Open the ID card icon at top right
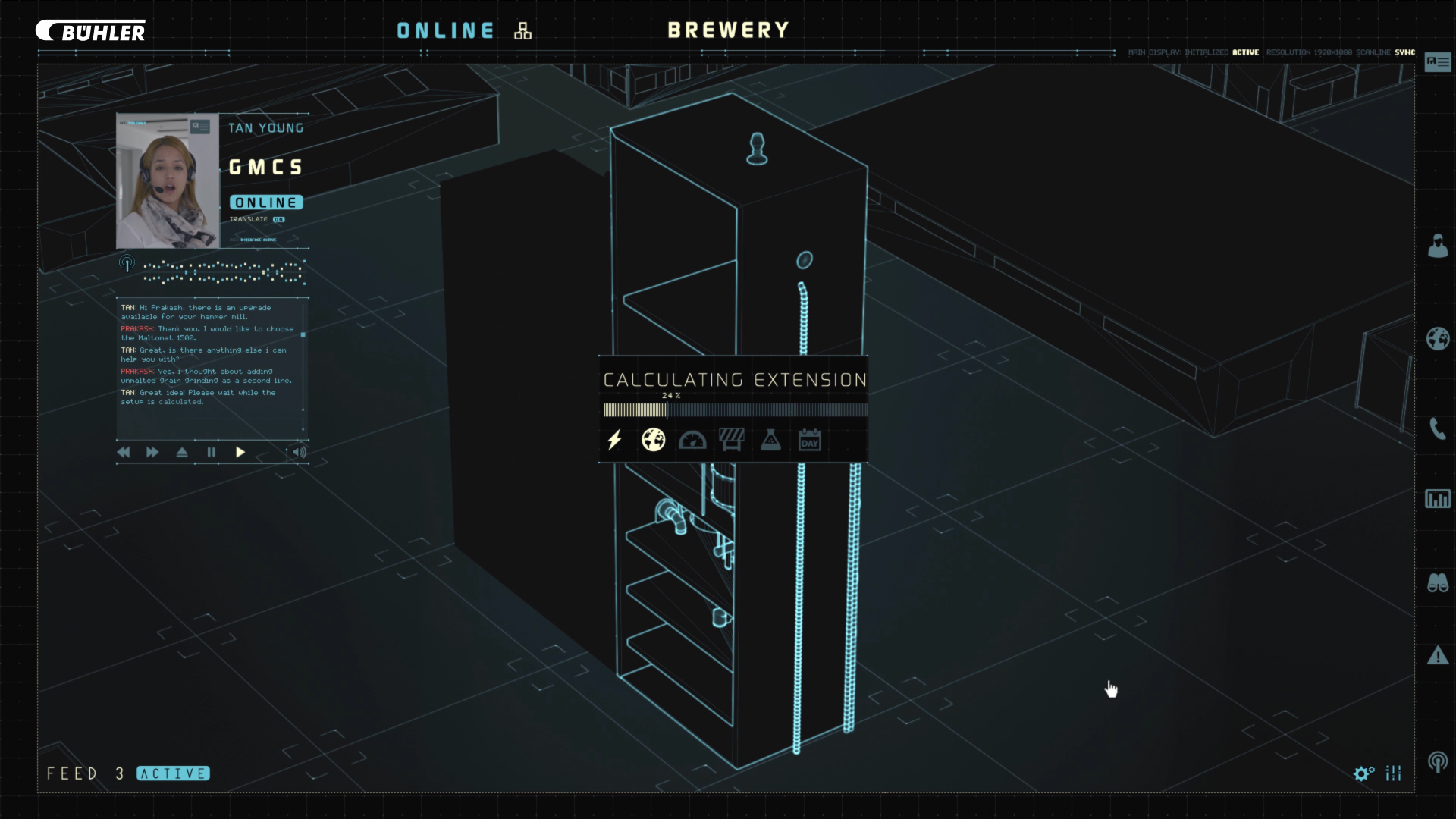 tap(1438, 61)
